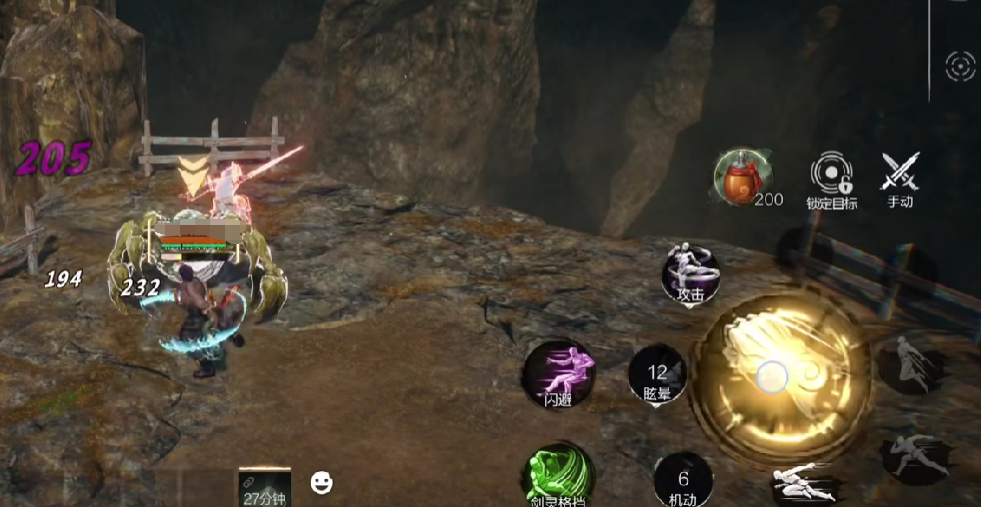Activate the dashing figure skill below main attack
The height and width of the screenshot is (507, 981).
click(805, 484)
